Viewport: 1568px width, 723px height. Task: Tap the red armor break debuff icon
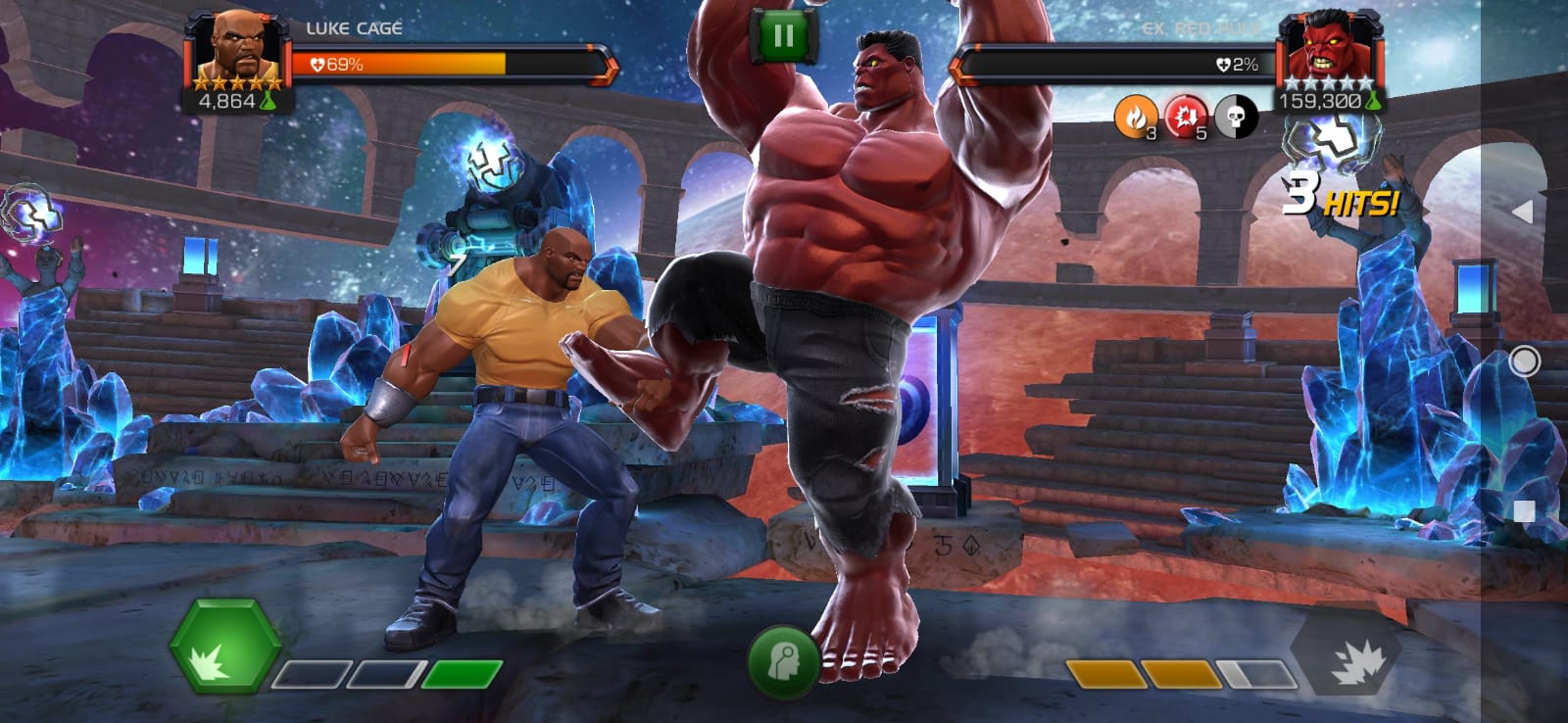[1186, 118]
